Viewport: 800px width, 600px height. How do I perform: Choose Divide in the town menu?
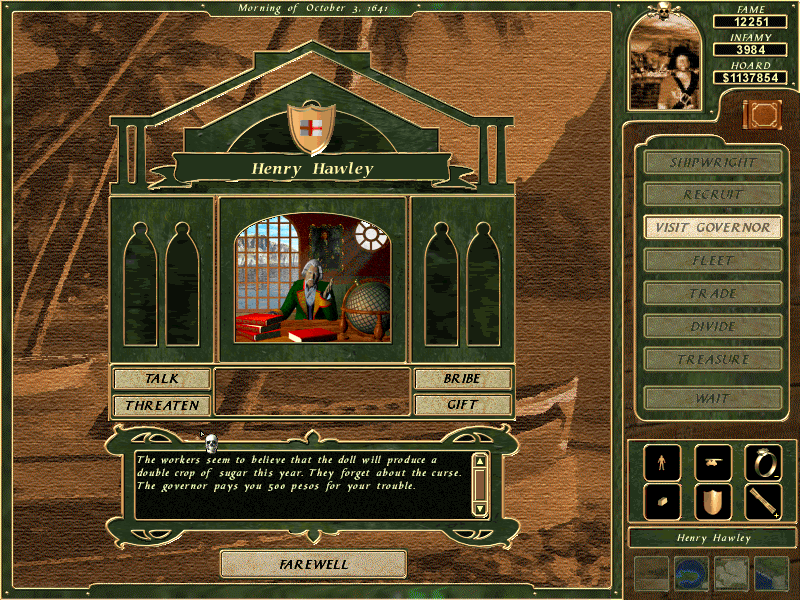point(713,326)
